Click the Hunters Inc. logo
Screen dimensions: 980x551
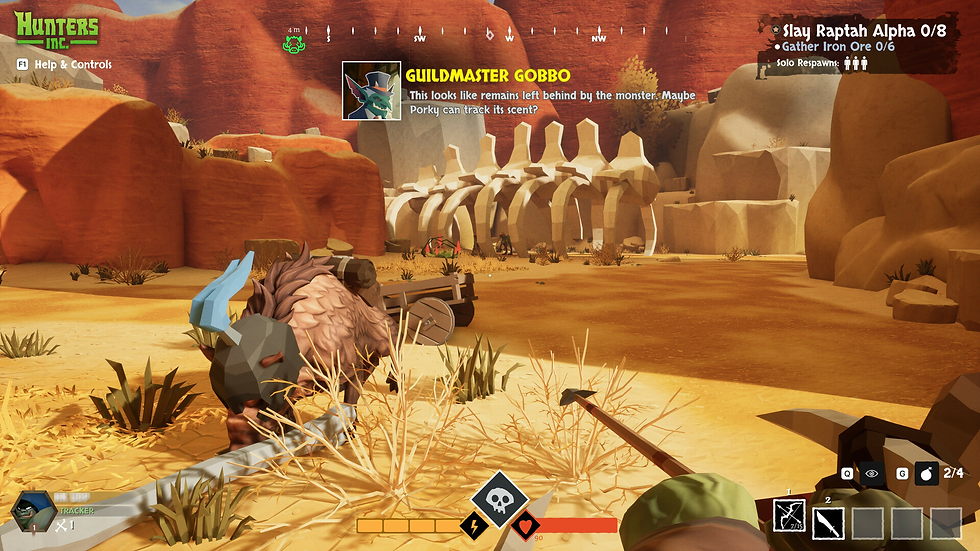coord(58,31)
